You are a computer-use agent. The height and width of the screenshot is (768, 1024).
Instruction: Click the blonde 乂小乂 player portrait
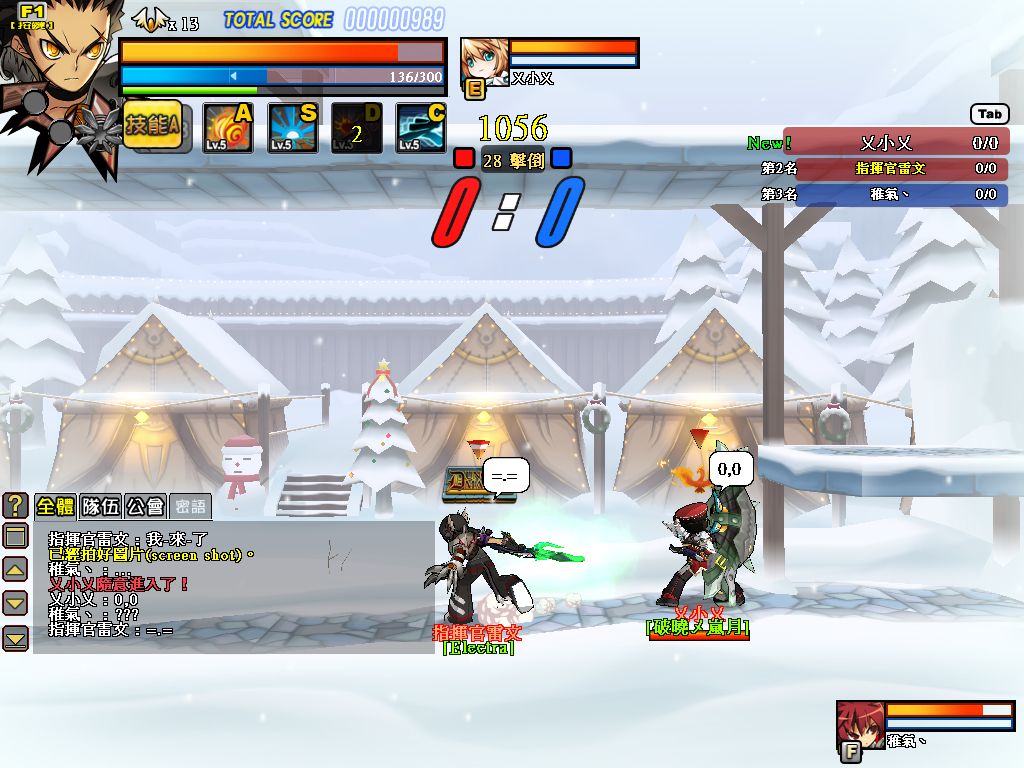[x=484, y=63]
